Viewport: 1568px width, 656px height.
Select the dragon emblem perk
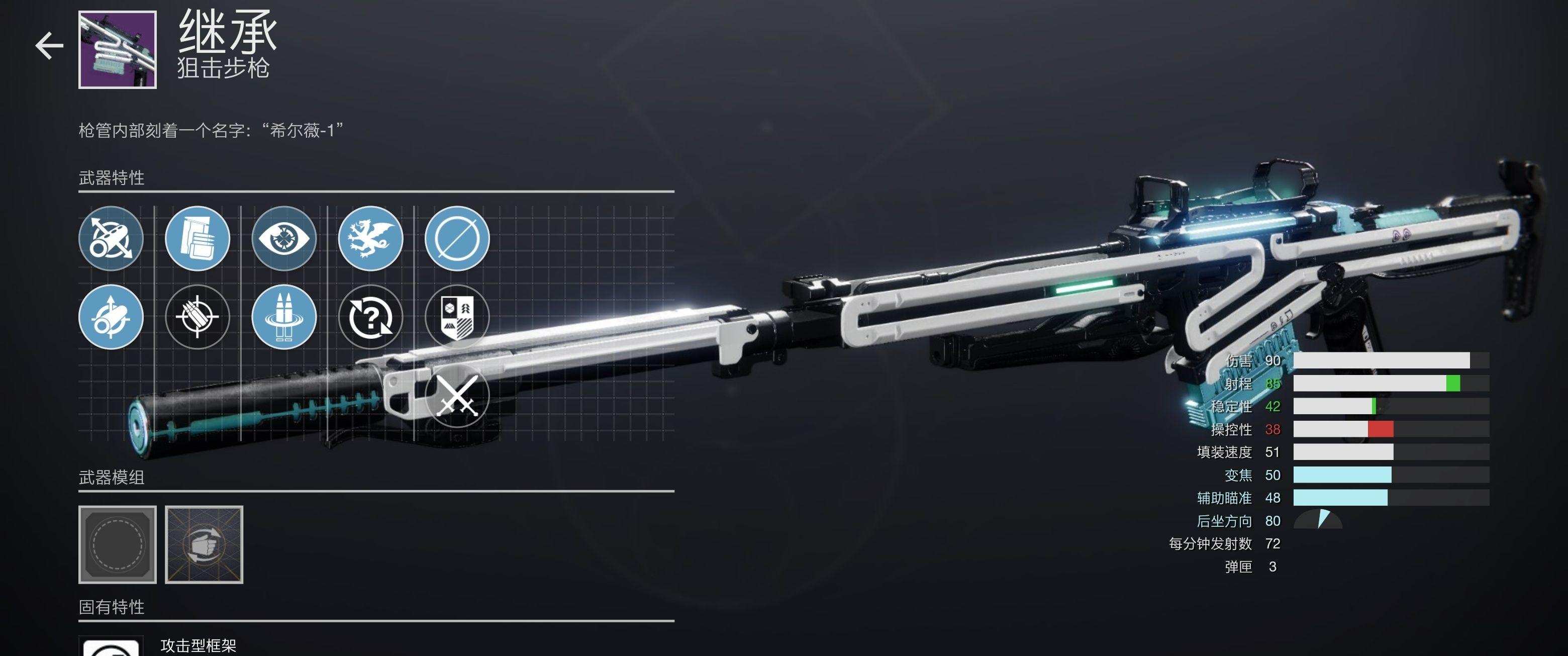[x=370, y=239]
